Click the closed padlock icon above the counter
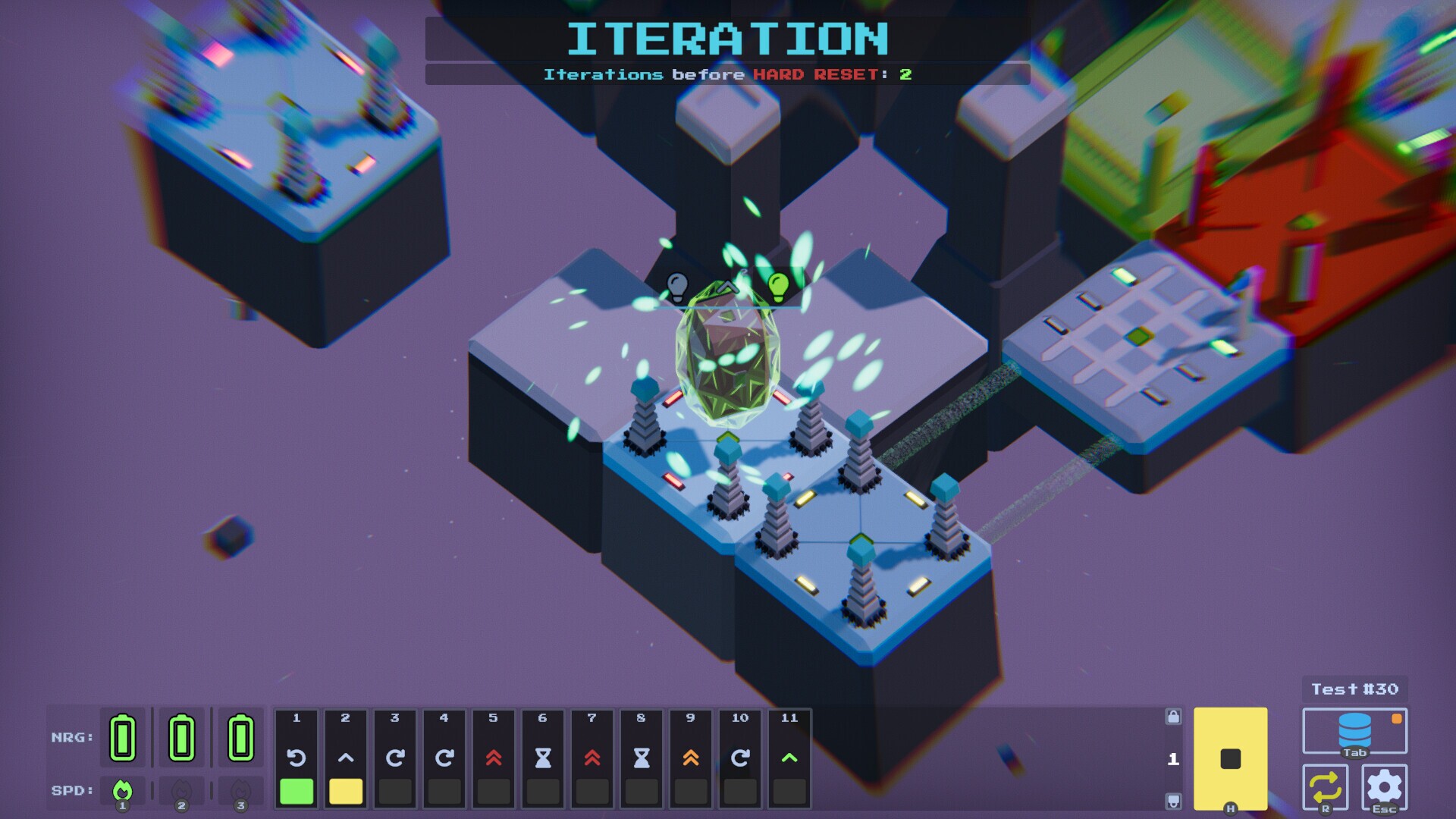1456x819 pixels. 1173,717
